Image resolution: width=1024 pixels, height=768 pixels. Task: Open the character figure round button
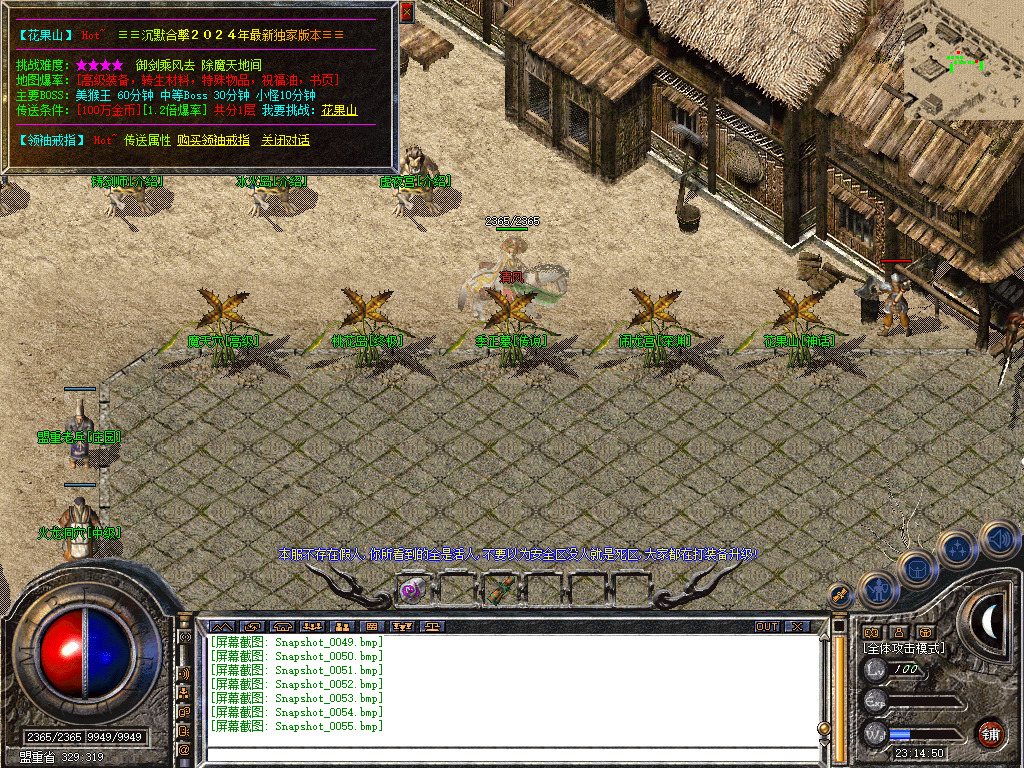click(876, 590)
